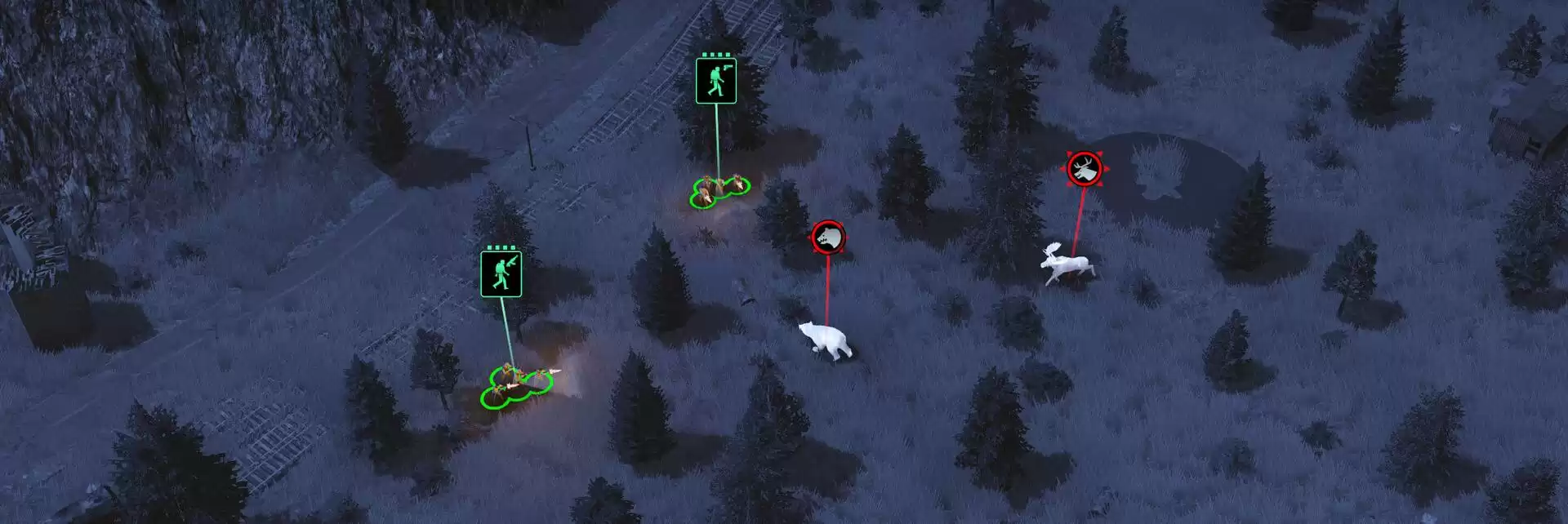Target the red moose enemy marker

click(x=1085, y=170)
